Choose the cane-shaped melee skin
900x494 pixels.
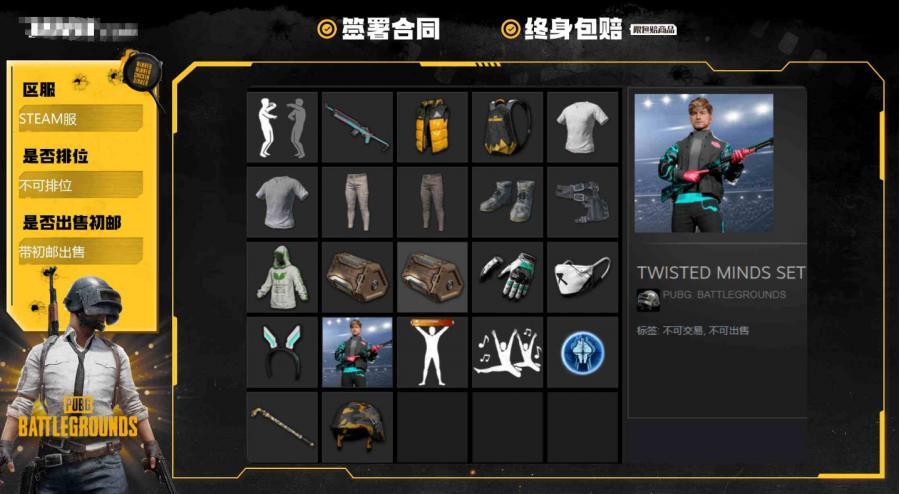(x=282, y=427)
